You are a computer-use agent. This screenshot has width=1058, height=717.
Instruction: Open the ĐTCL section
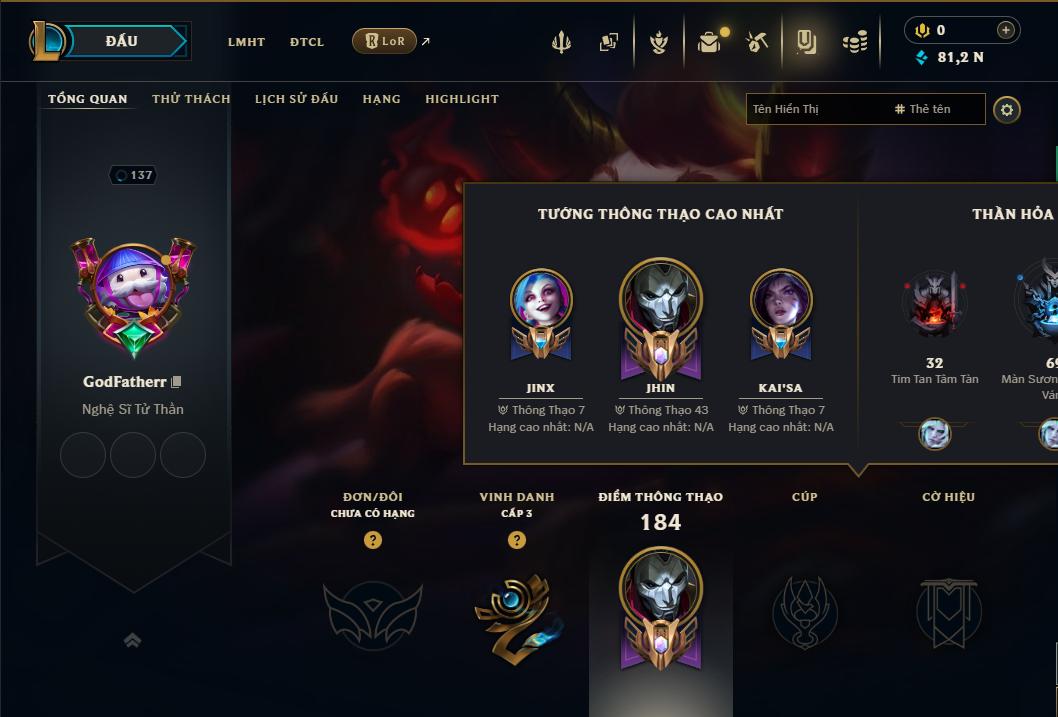point(307,42)
